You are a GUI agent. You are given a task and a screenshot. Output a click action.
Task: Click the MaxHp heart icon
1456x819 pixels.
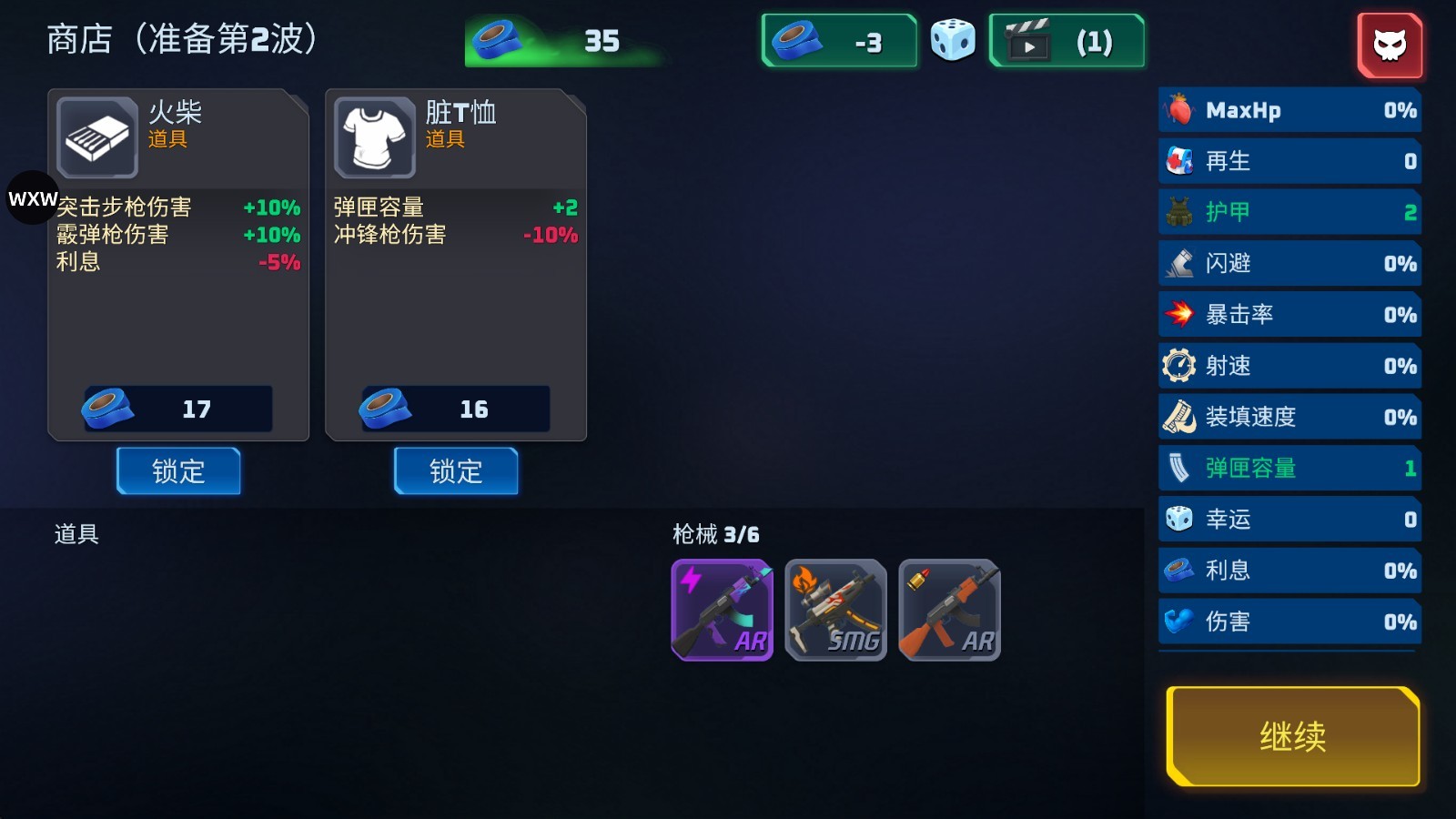coord(1180,109)
